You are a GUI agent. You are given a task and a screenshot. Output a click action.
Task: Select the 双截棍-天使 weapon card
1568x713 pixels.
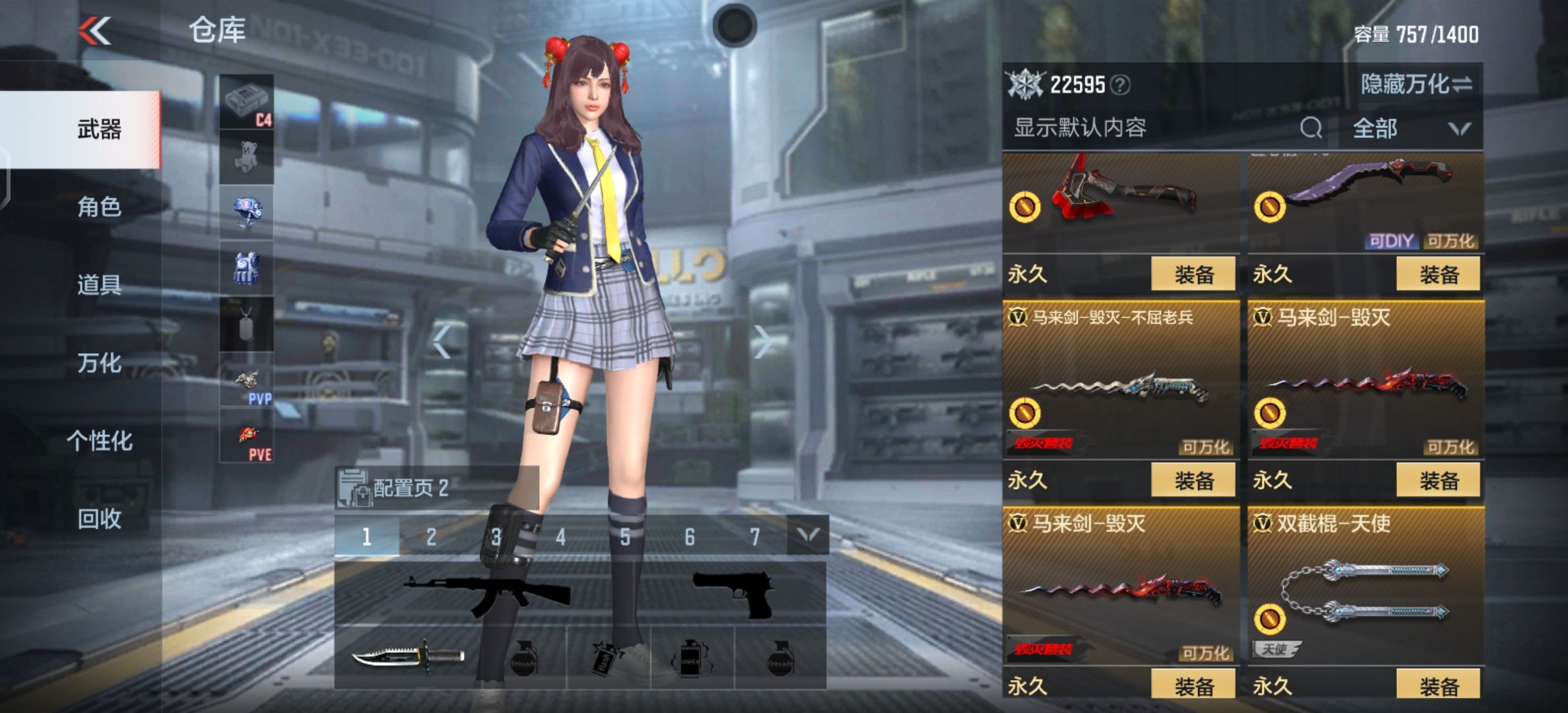[1365, 588]
